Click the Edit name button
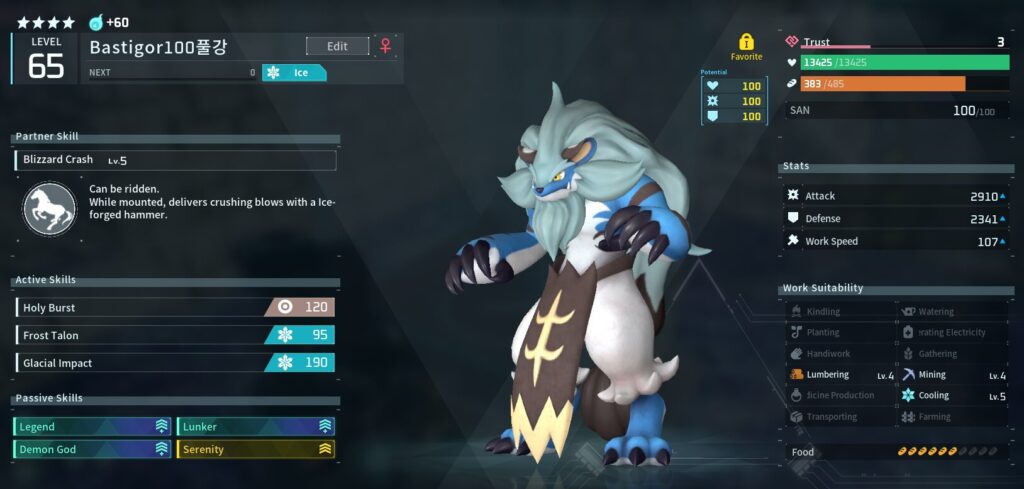This screenshot has height=489, width=1024. (337, 46)
